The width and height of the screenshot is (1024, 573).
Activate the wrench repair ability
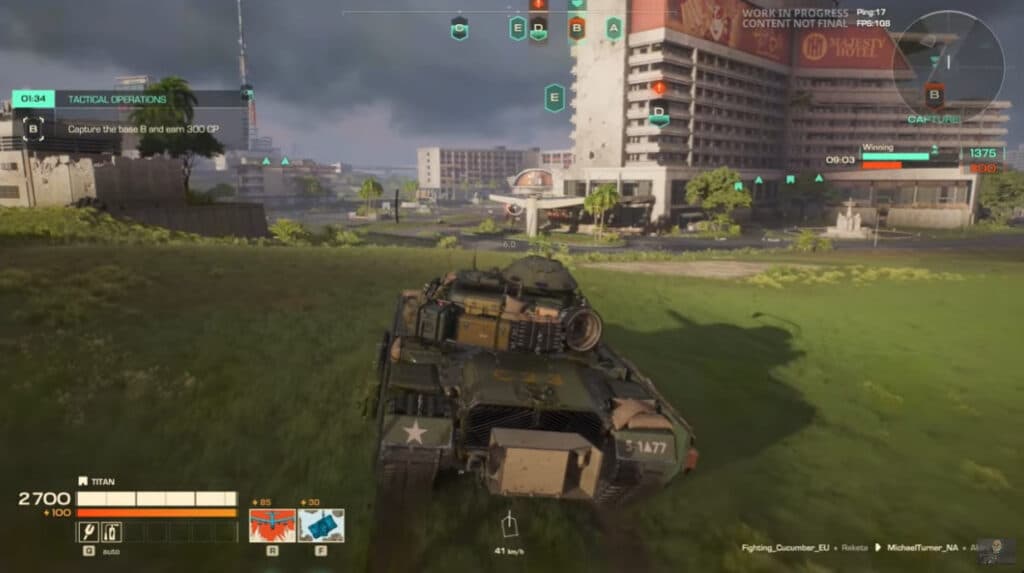pyautogui.click(x=88, y=532)
